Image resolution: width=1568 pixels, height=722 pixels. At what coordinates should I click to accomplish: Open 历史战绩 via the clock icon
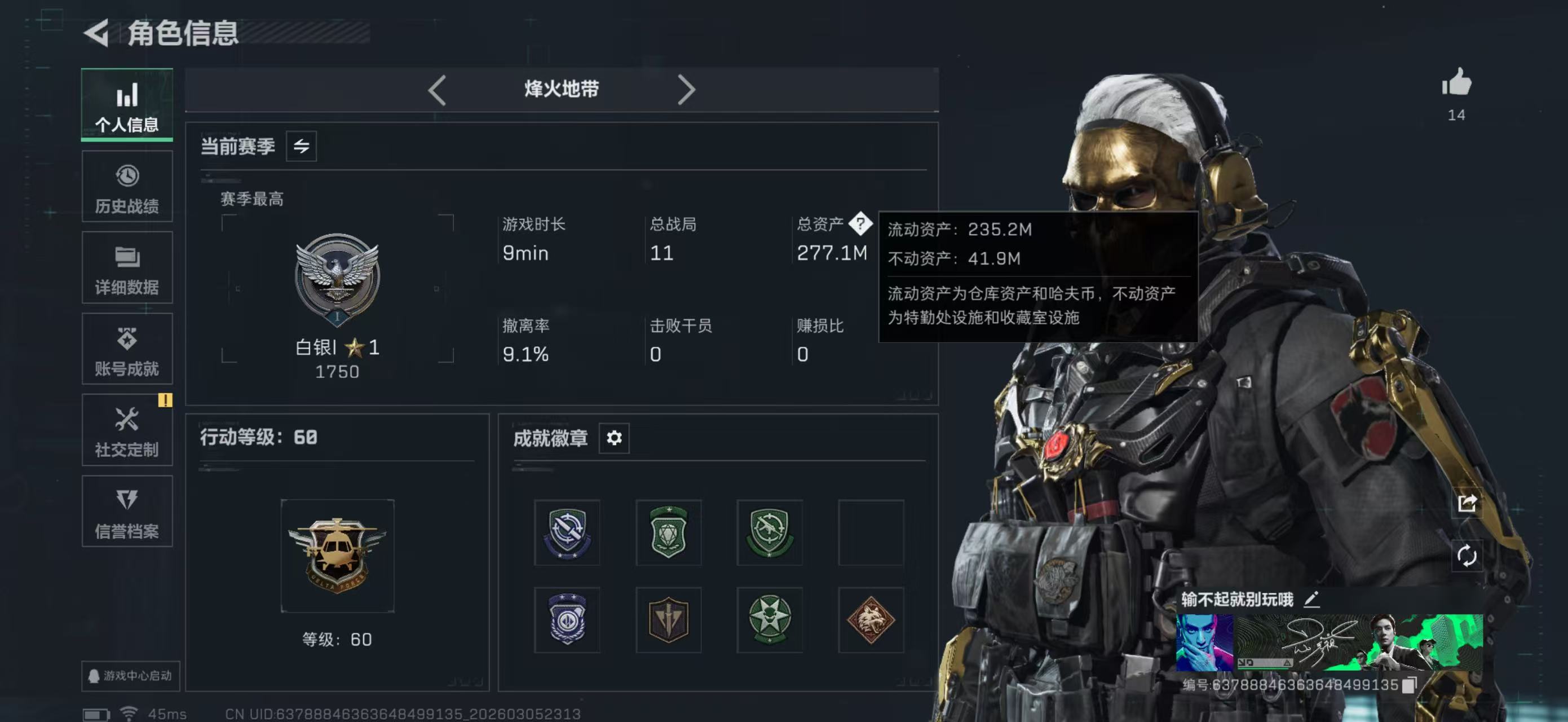pyautogui.click(x=127, y=186)
